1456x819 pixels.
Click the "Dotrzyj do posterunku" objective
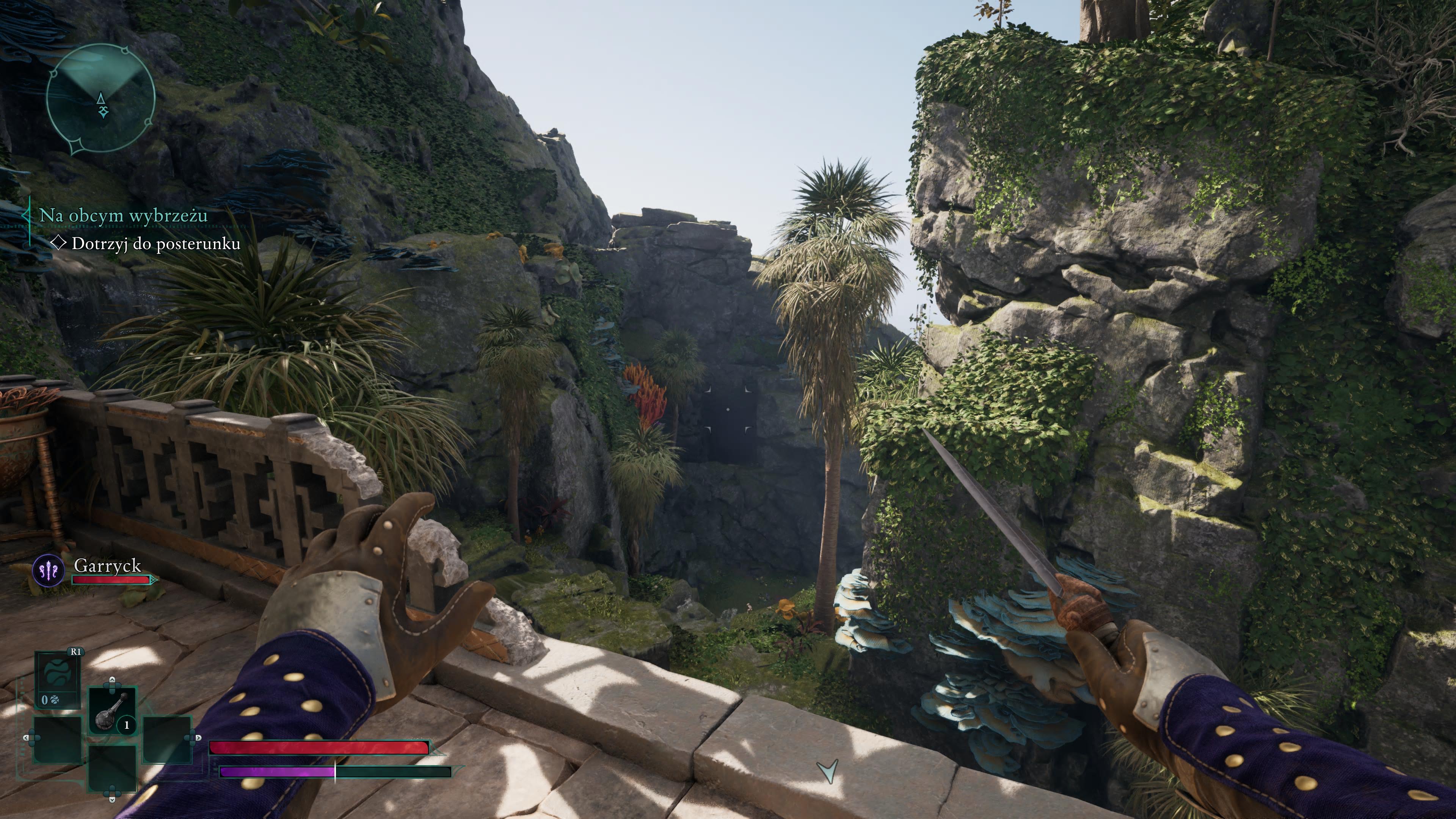[155, 243]
